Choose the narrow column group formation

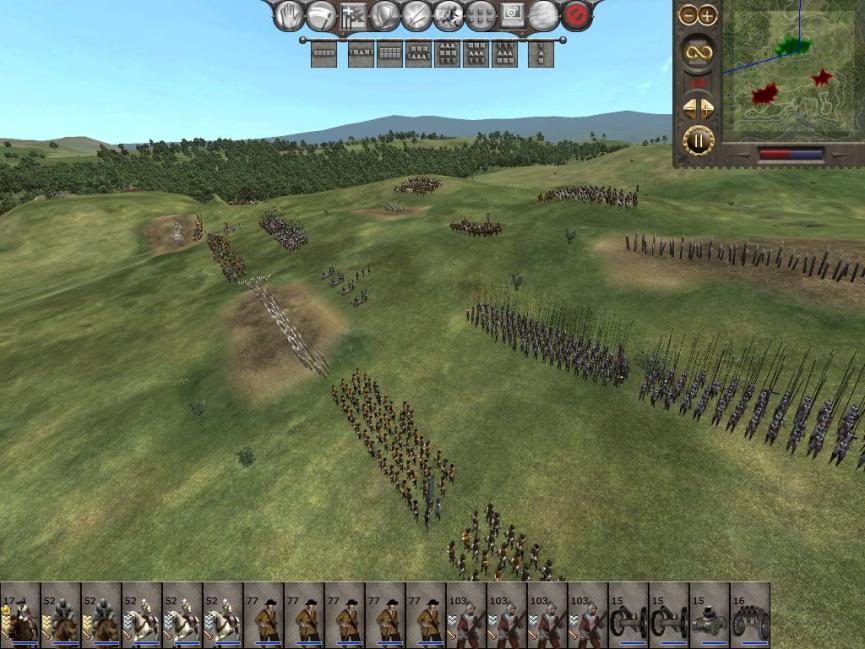click(x=541, y=54)
